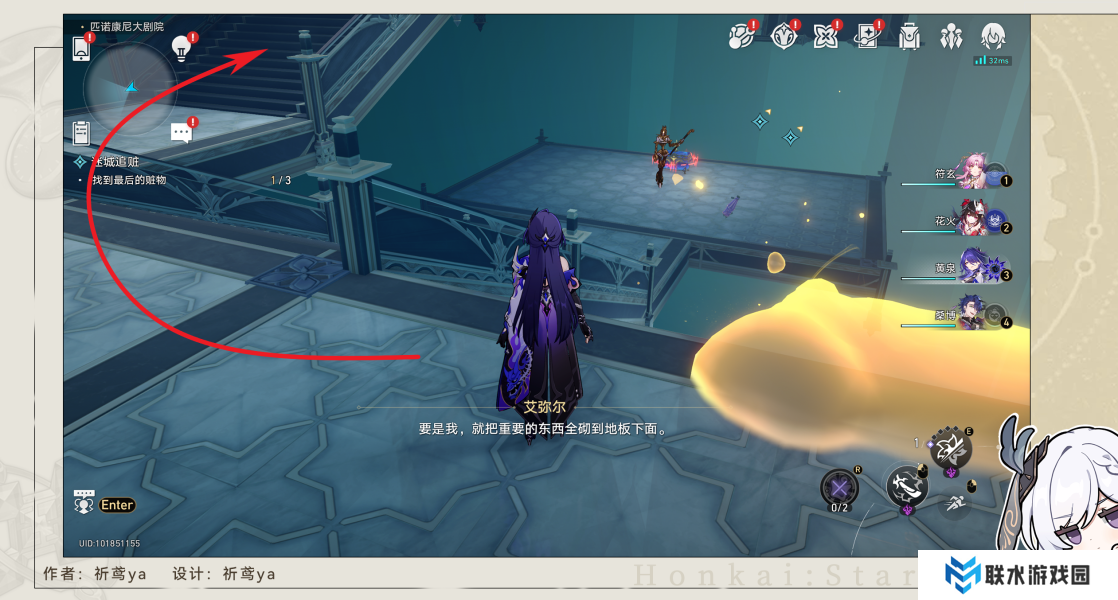
Task: Open the team setup icon
Action: coord(950,37)
